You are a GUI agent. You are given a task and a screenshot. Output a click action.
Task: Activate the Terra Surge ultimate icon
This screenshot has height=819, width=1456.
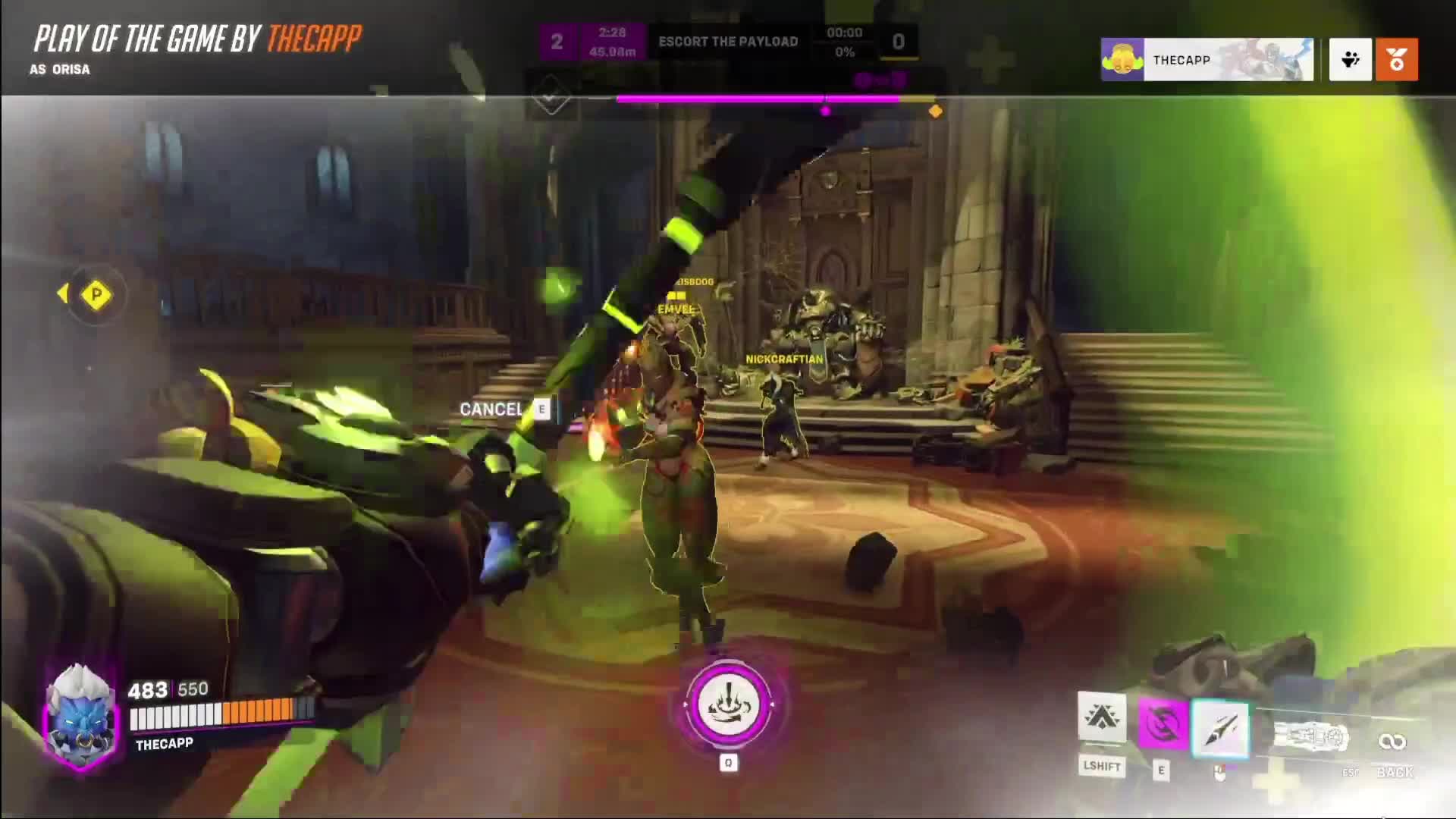tap(728, 704)
